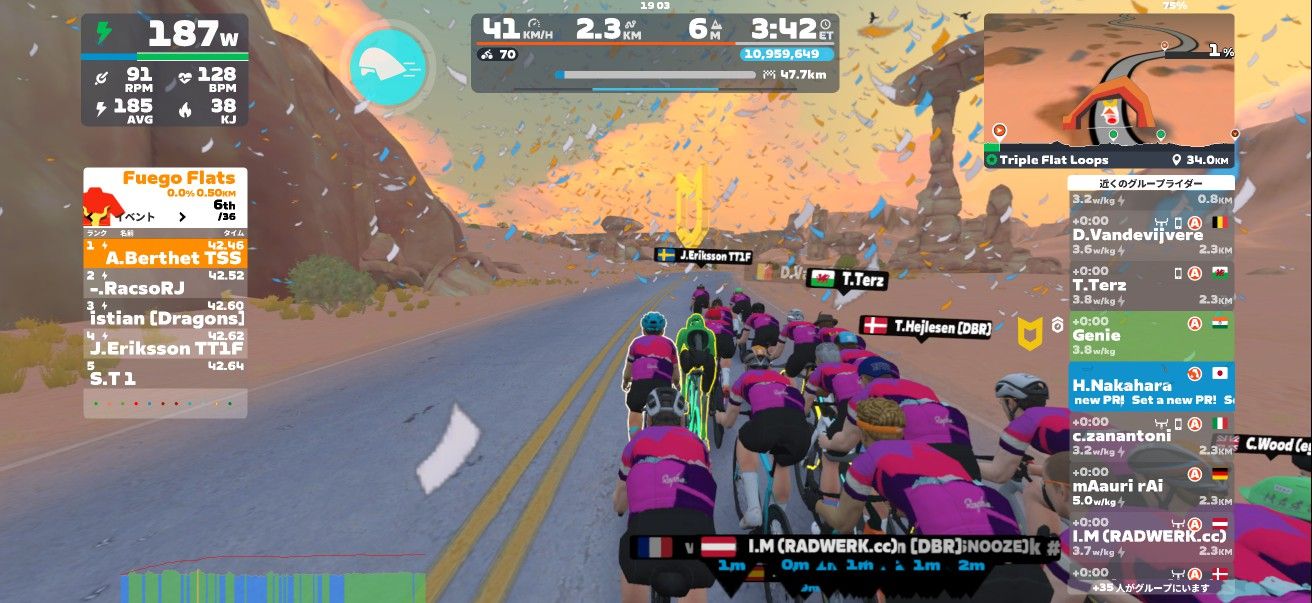Select the highlighted H.Nakahara rider row
Image resolution: width=1312 pixels, height=603 pixels.
[1150, 386]
